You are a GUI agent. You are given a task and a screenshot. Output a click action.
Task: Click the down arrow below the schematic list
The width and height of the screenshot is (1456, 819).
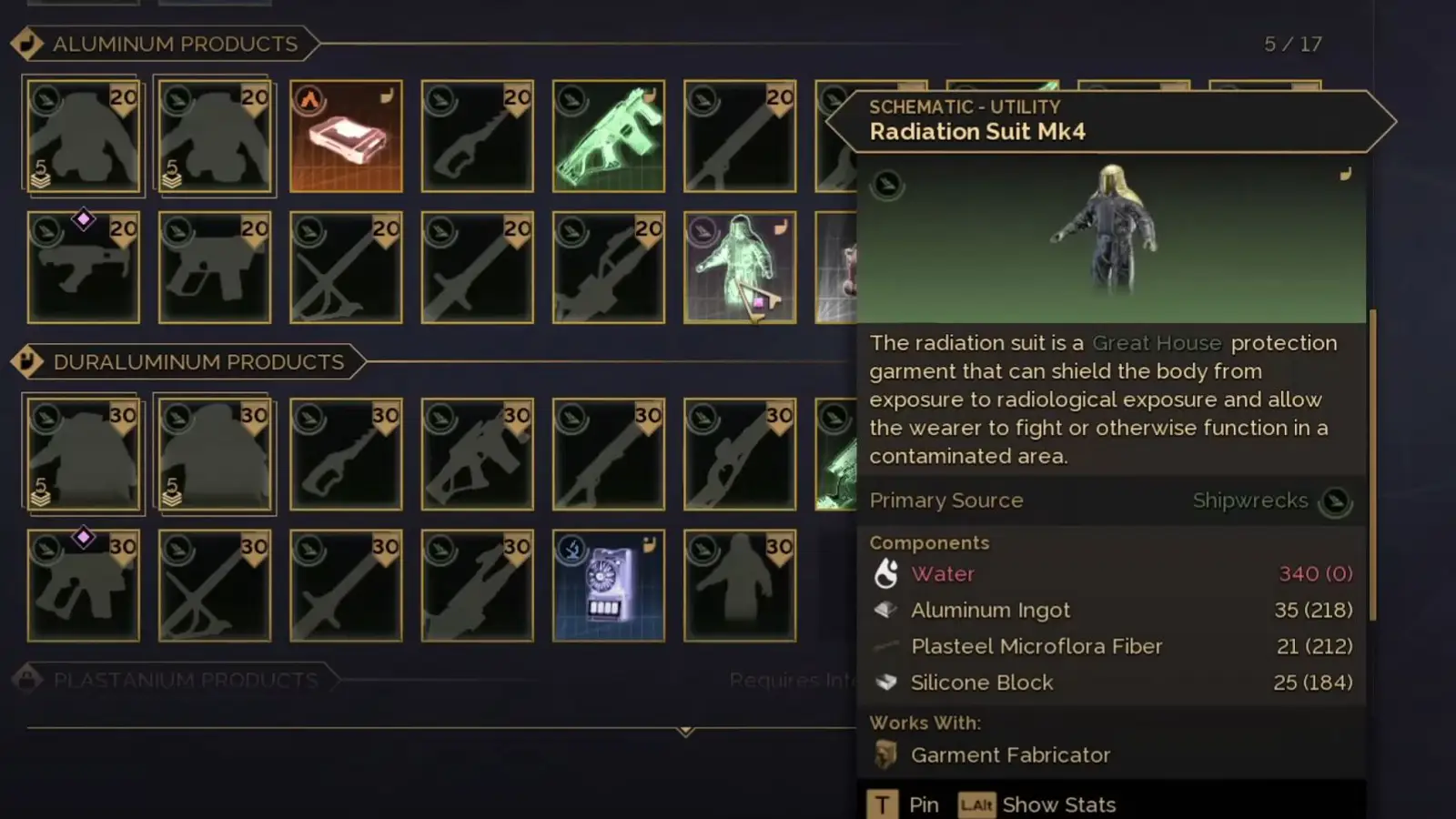[685, 731]
